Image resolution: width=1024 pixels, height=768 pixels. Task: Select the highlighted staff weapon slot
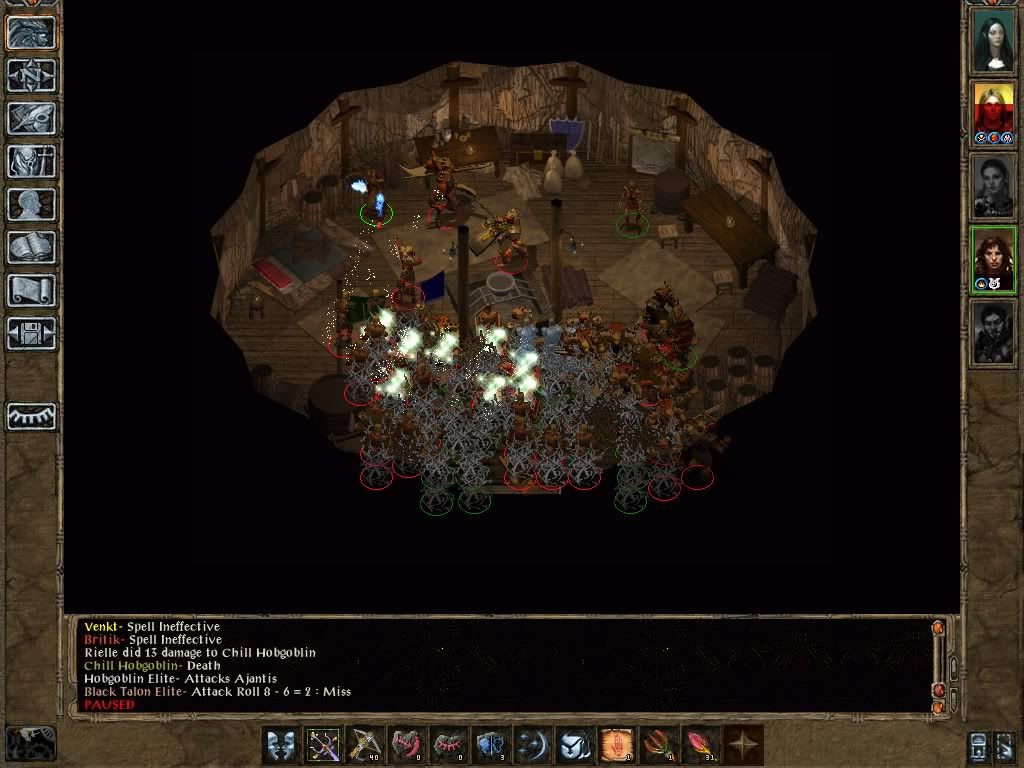pyautogui.click(x=323, y=745)
